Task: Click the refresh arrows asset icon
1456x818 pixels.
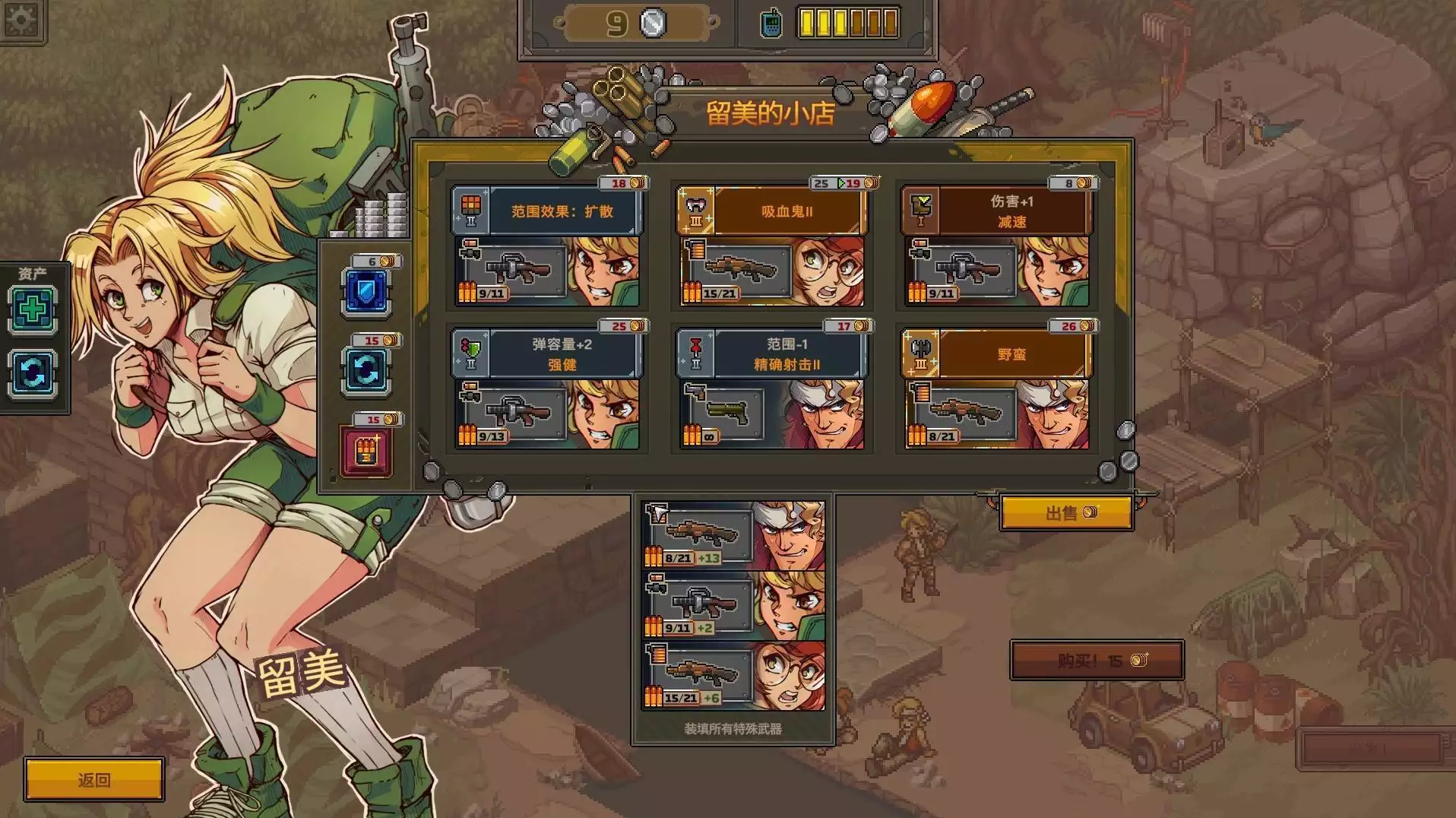Action: tap(33, 373)
